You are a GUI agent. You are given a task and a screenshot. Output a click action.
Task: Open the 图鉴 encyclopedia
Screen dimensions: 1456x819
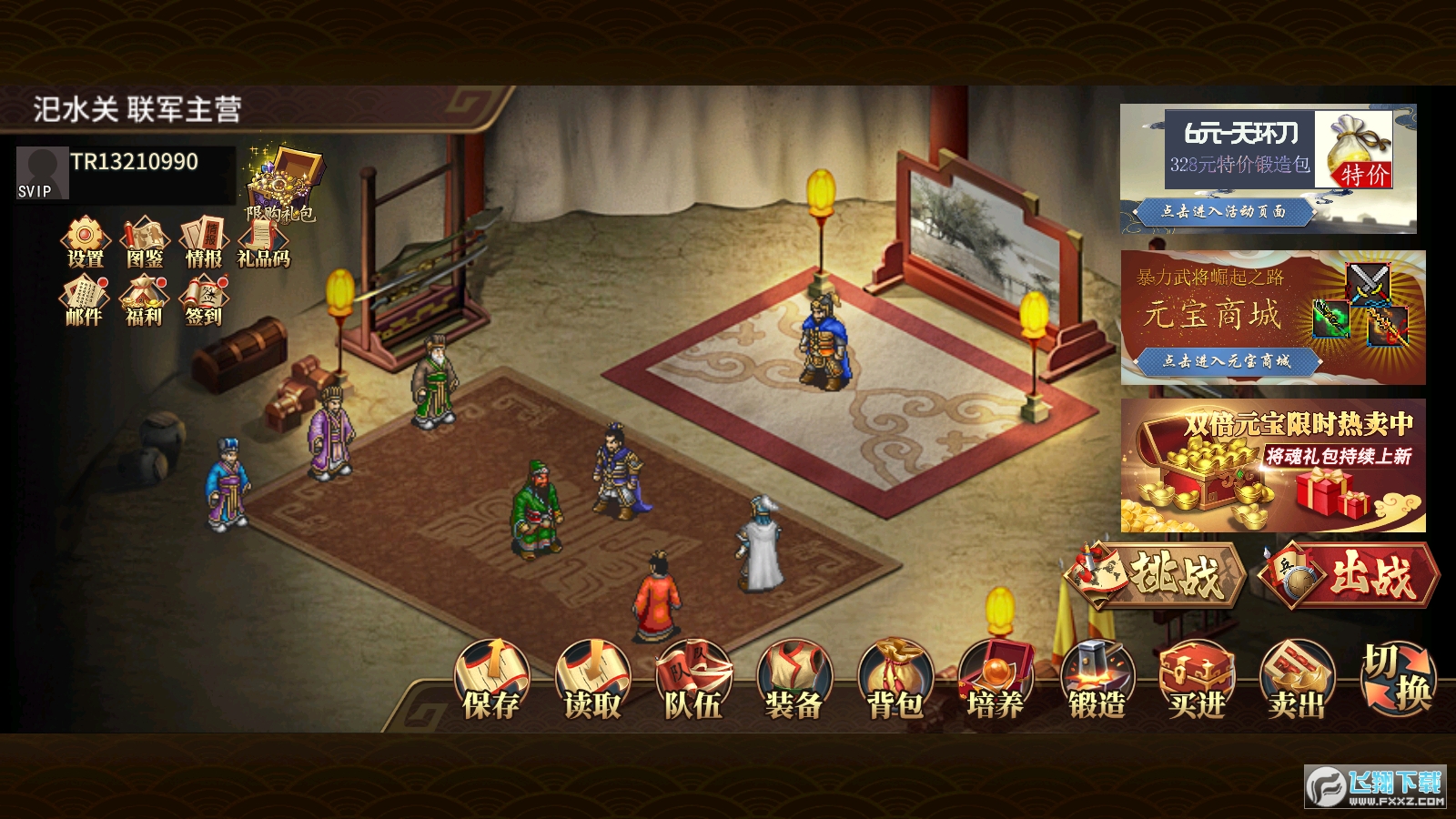145,242
